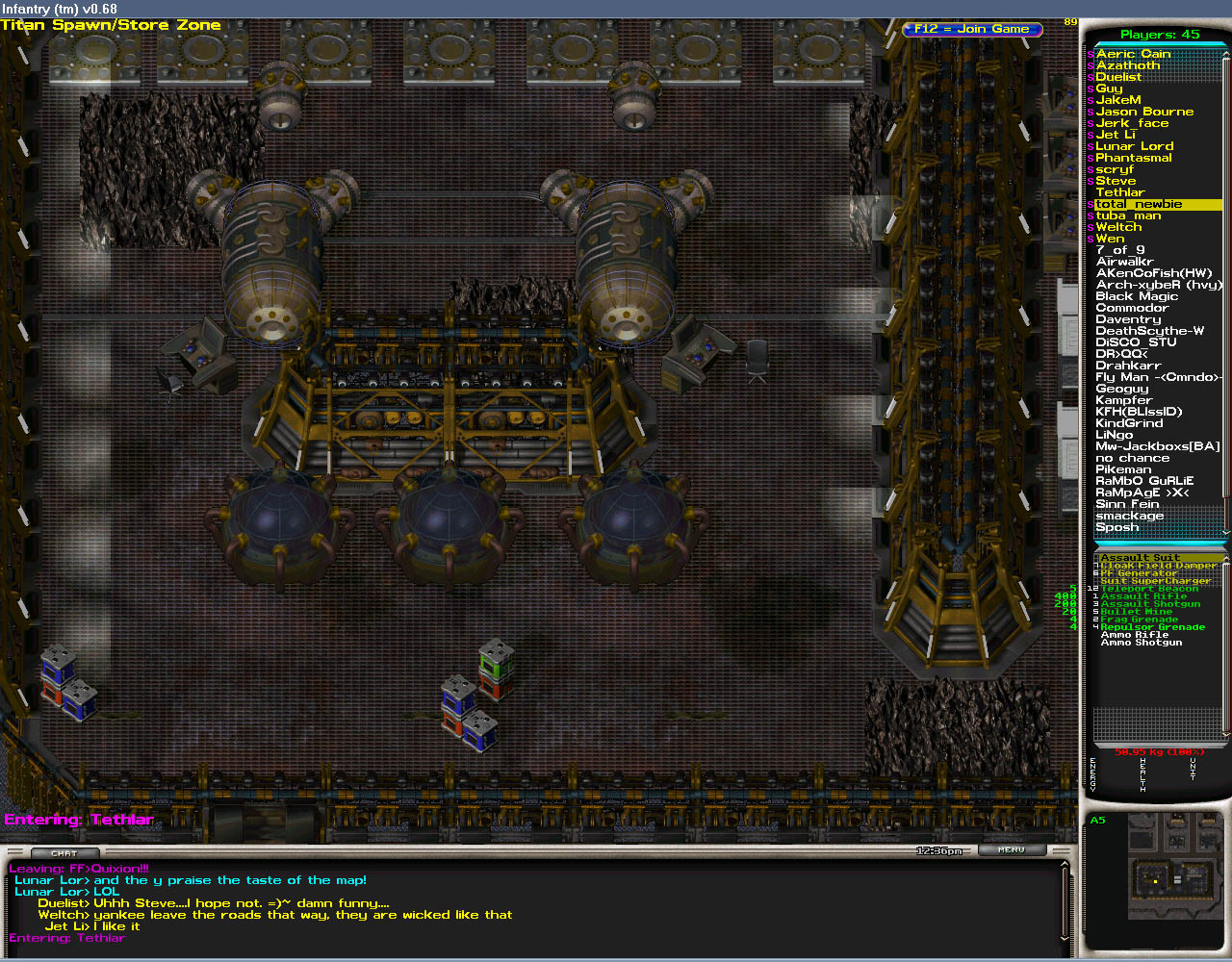1232x962 pixels.
Task: Select player Lunar Lord in the list
Action: coord(1134,146)
